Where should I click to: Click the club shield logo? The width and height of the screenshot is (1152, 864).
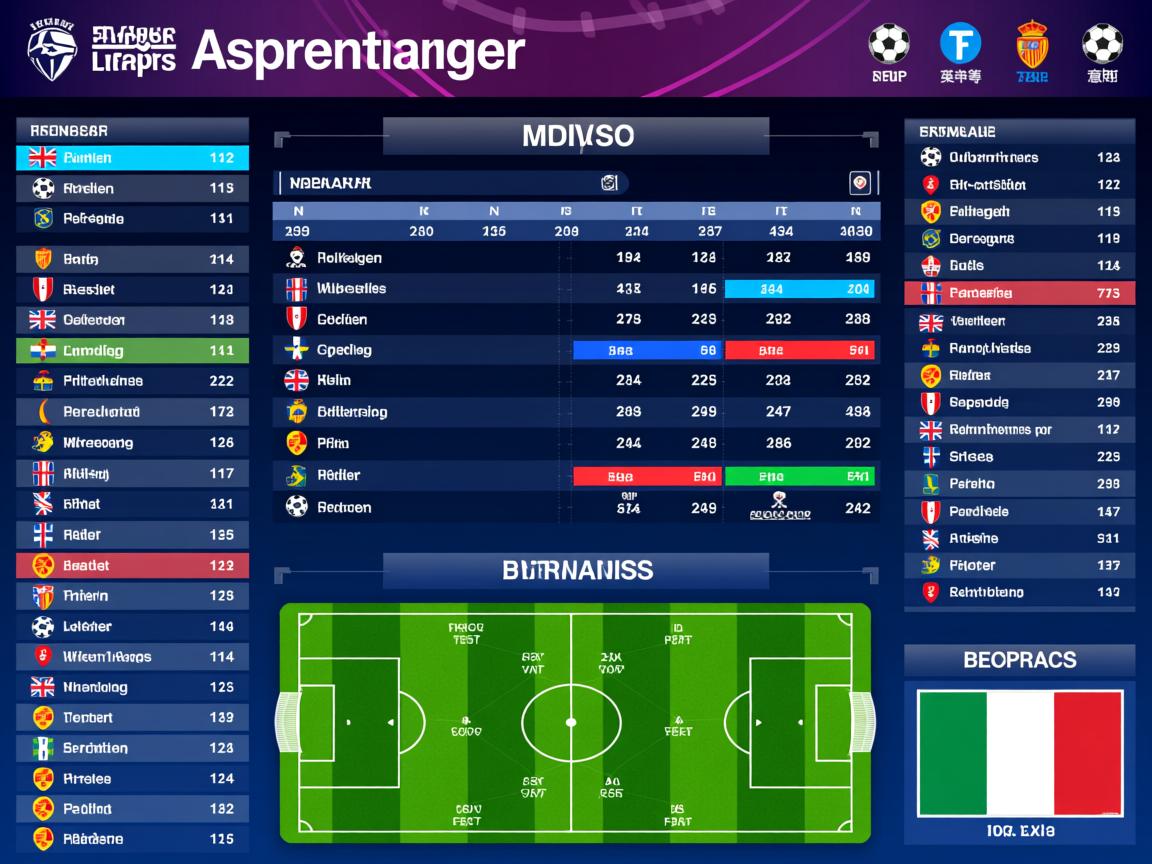point(52,52)
